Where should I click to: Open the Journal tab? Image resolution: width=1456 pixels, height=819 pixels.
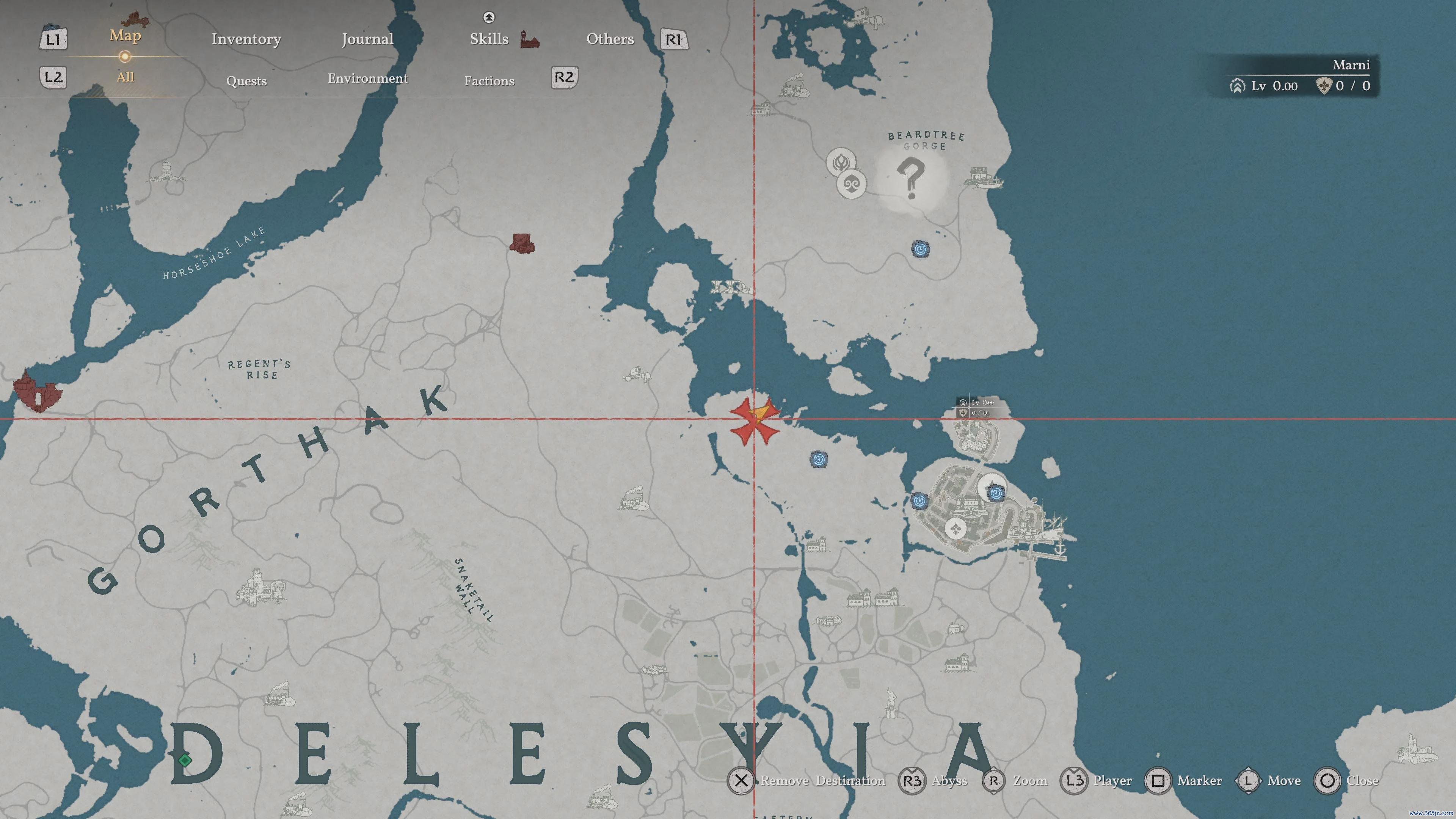[x=367, y=39]
